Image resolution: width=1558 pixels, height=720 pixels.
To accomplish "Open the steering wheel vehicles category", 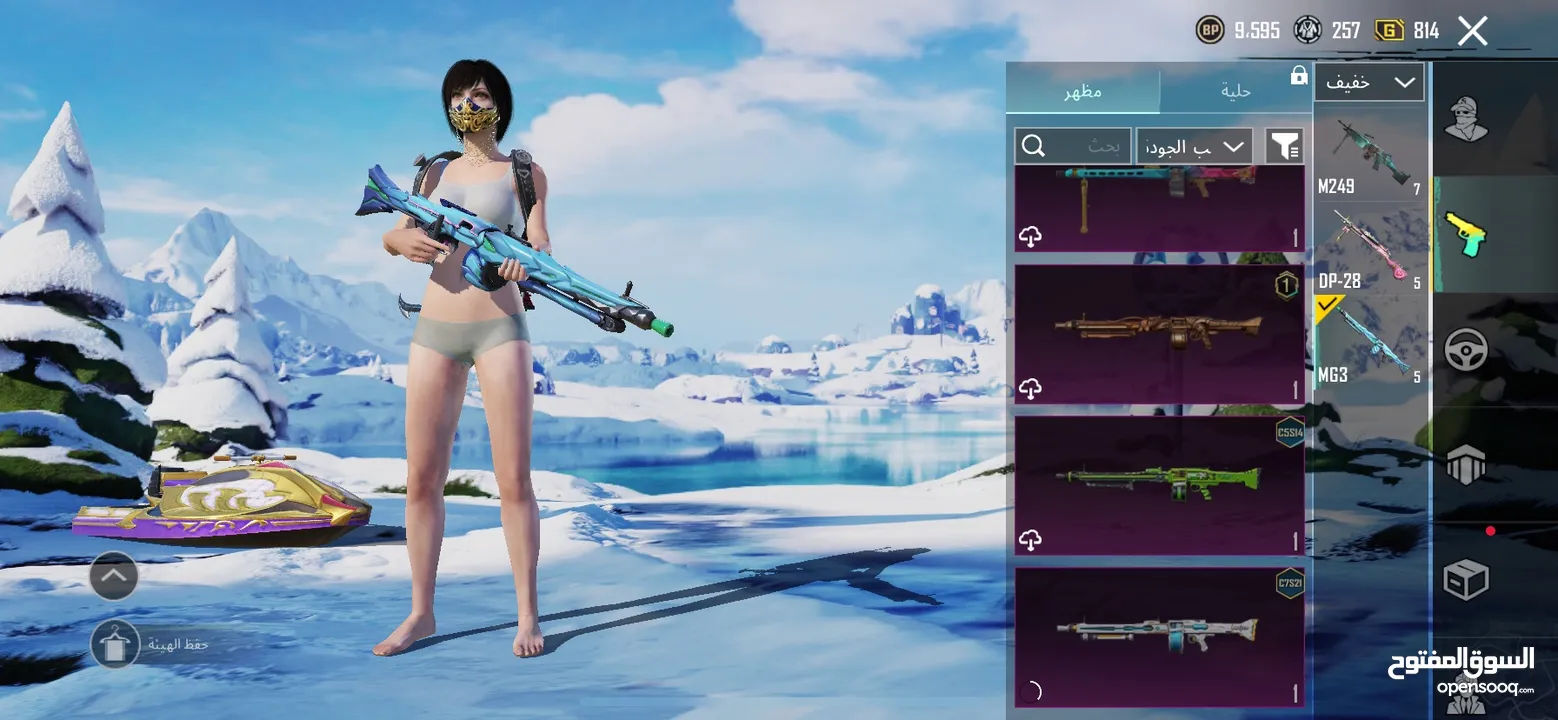I will point(1466,350).
